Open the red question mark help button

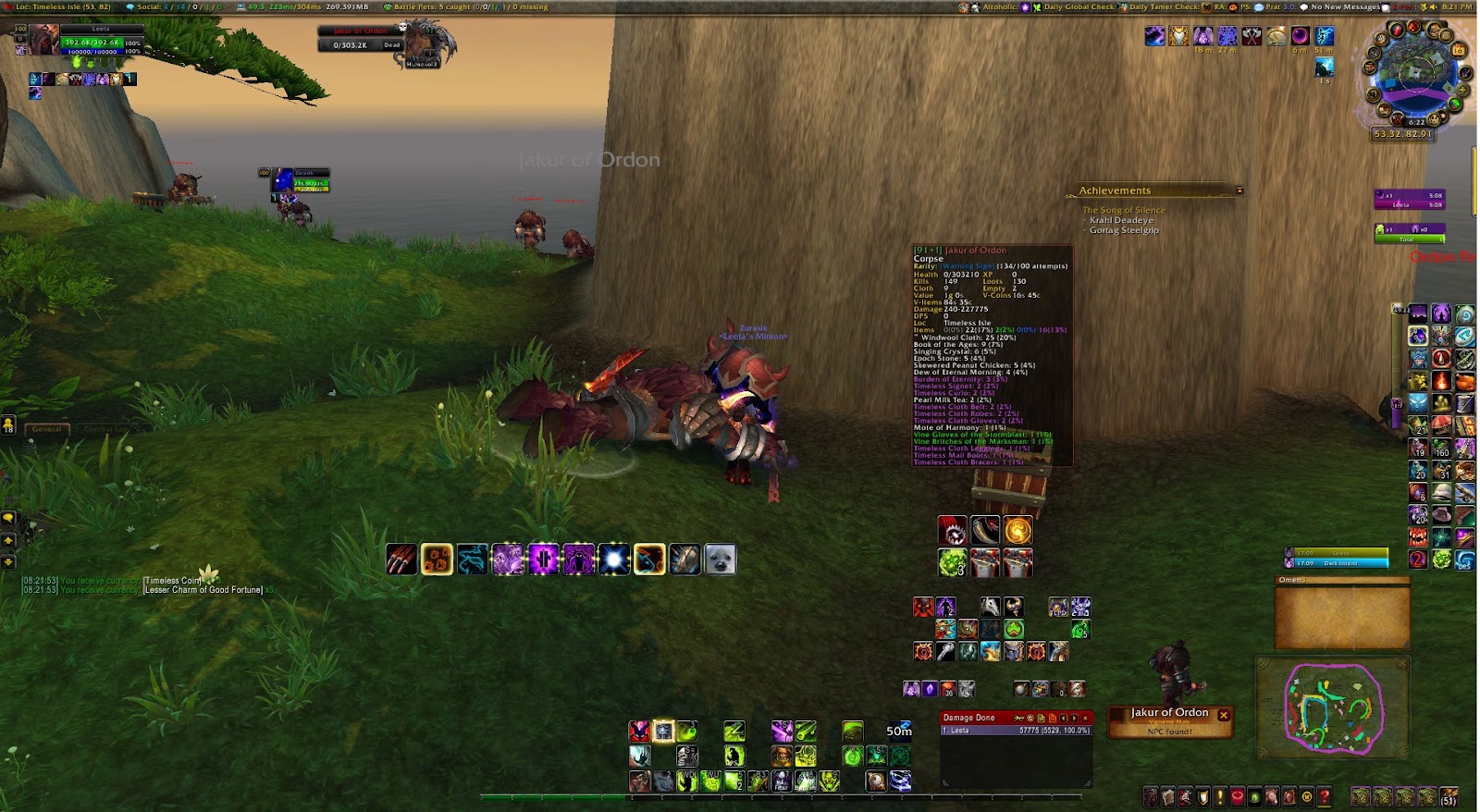point(1324,796)
